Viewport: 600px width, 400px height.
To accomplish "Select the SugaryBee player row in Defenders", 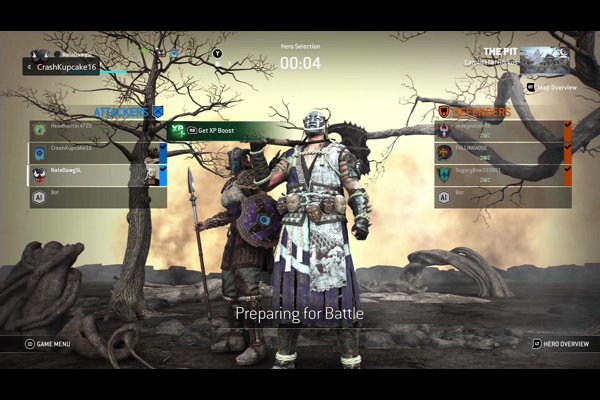I will 500,175.
